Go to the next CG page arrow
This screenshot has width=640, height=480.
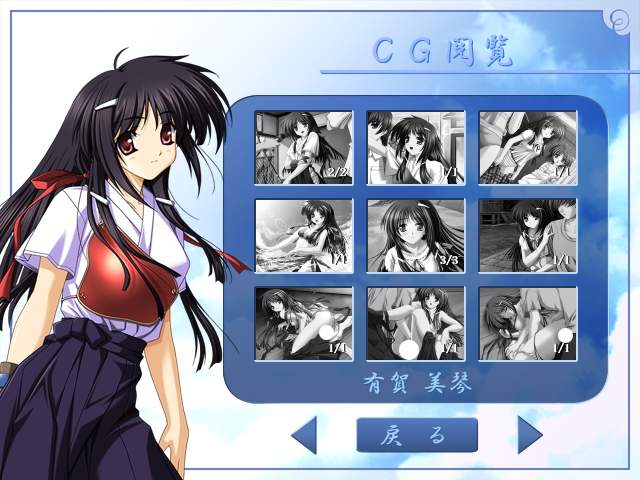pos(529,435)
